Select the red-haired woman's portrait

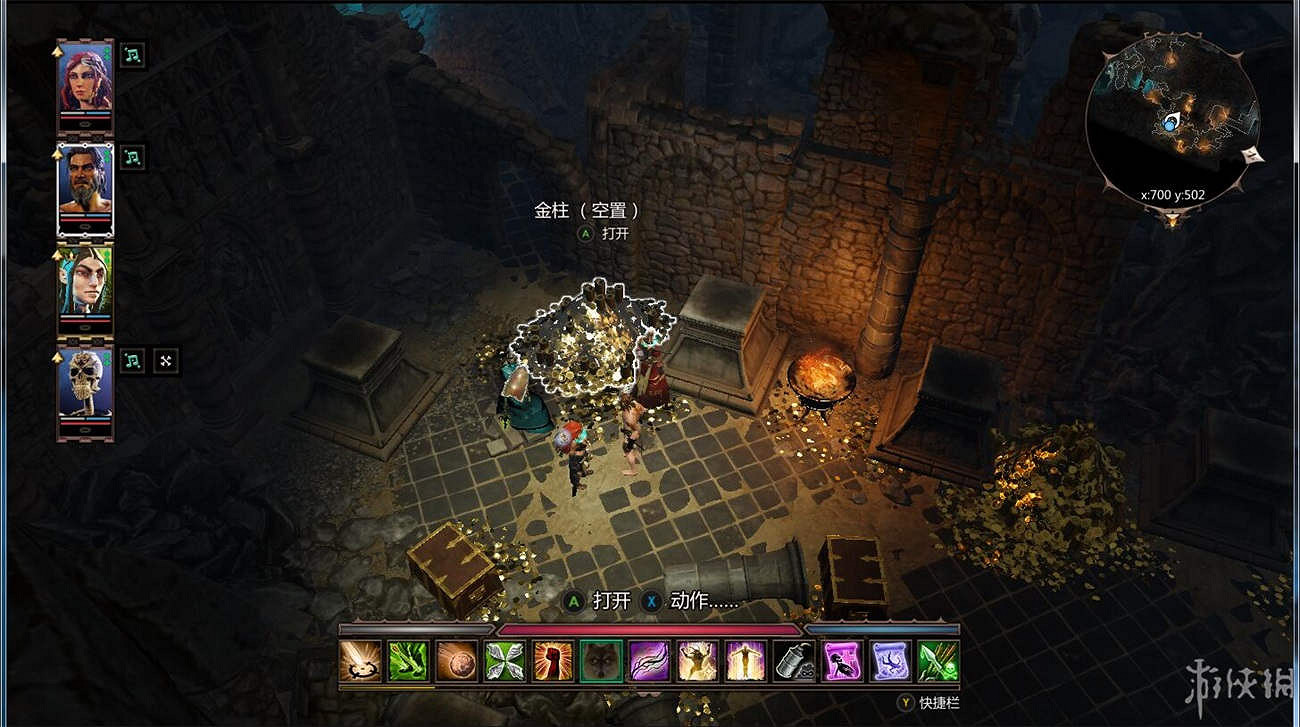[x=85, y=80]
